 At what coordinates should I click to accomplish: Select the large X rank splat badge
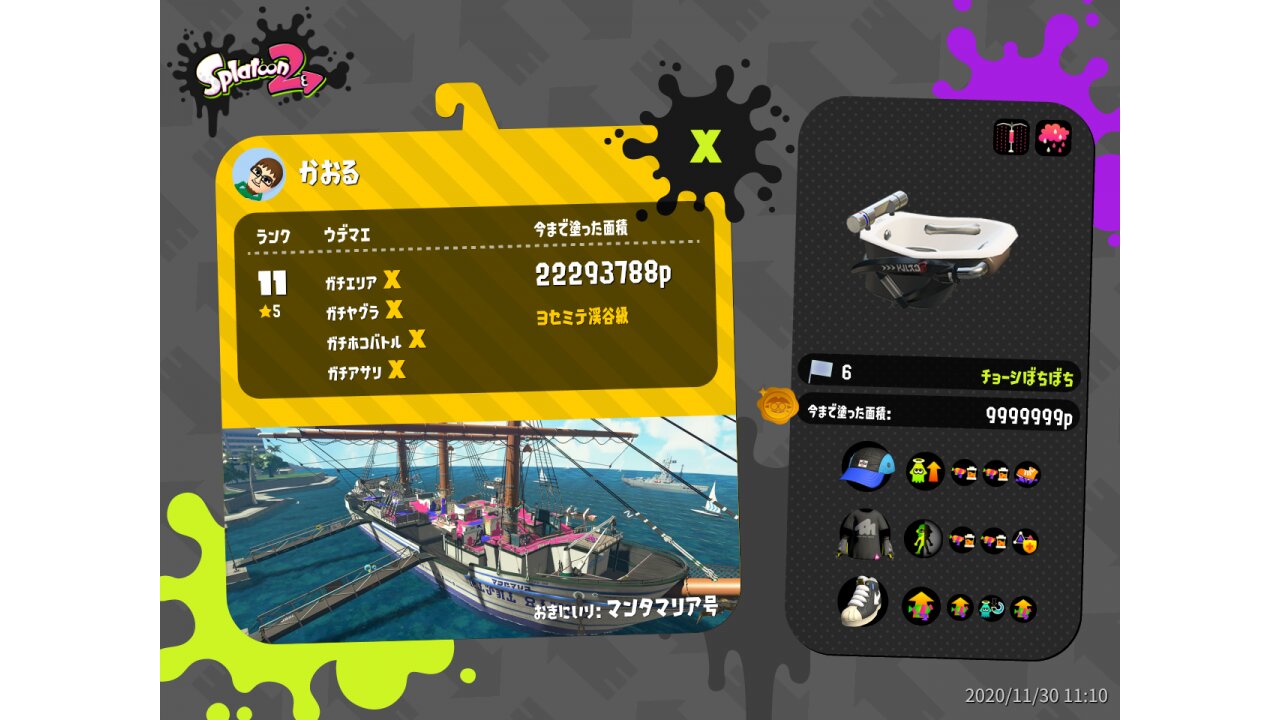pos(706,146)
